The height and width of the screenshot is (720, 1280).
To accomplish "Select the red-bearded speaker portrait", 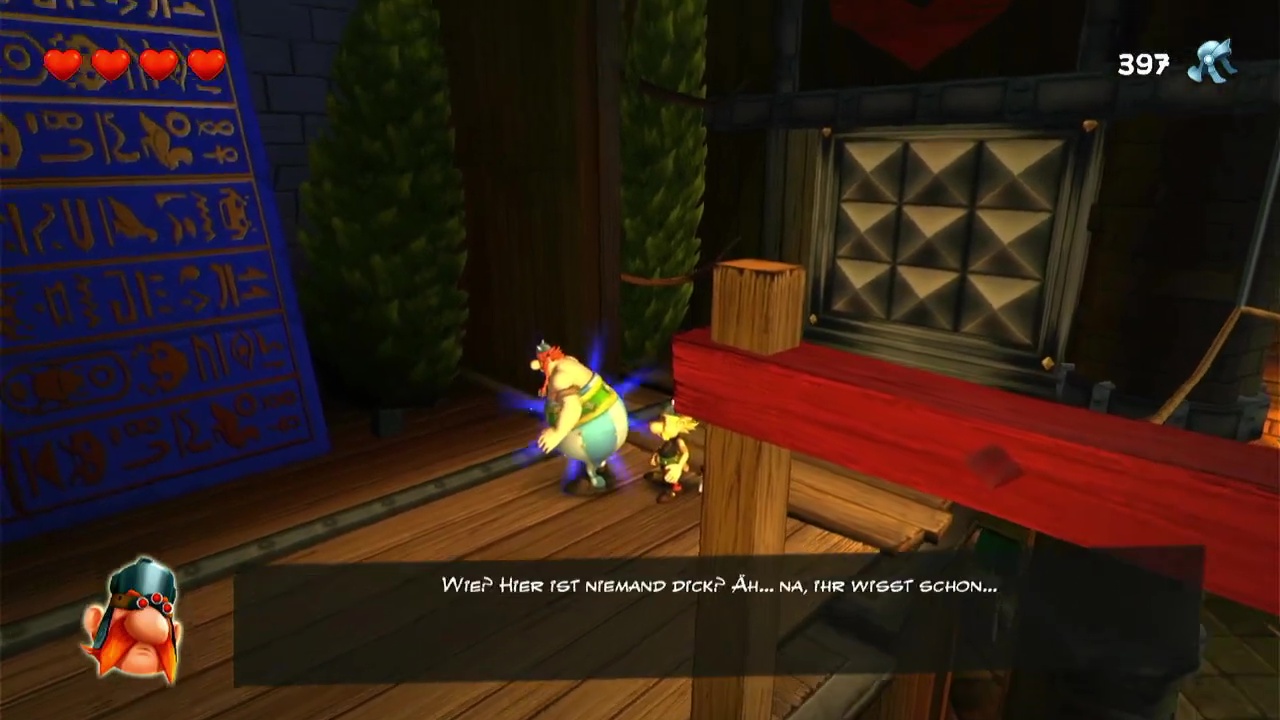I will (133, 620).
